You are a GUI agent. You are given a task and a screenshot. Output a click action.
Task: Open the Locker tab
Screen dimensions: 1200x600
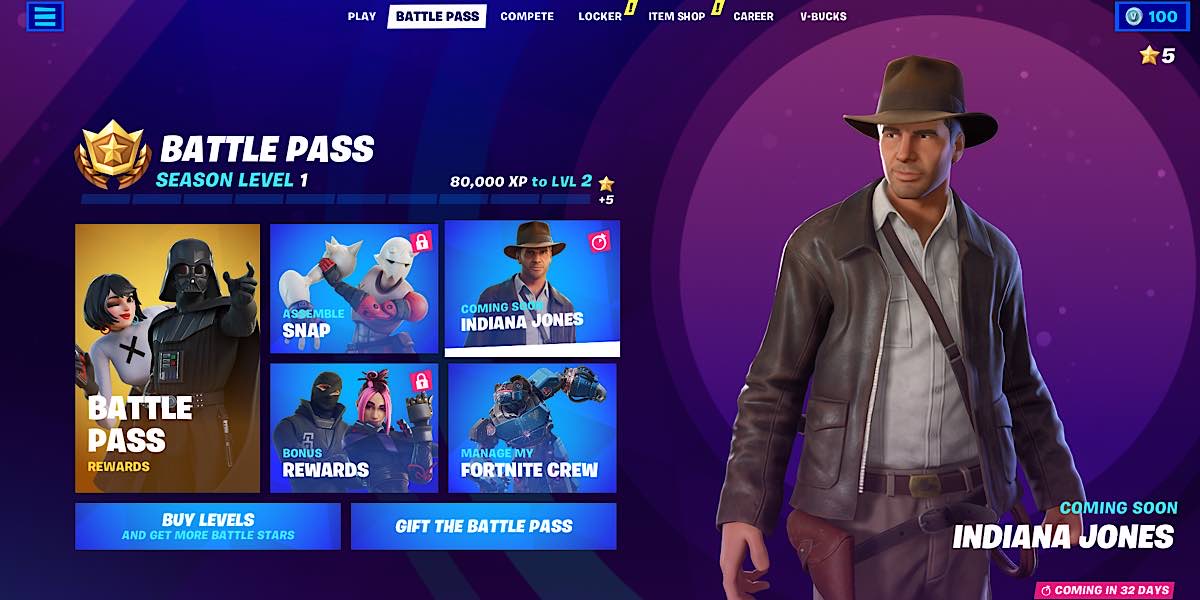[600, 16]
